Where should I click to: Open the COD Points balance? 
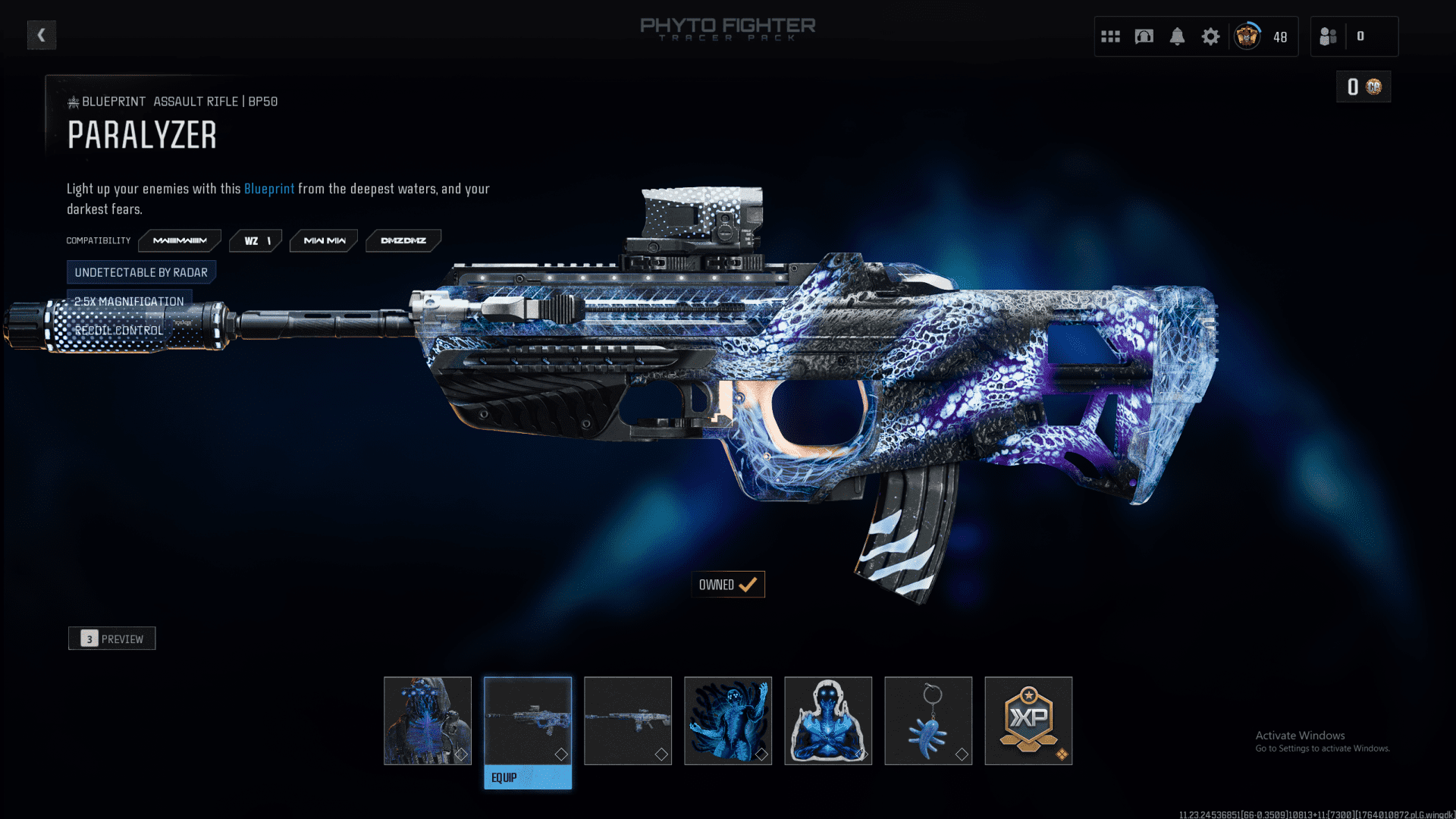pyautogui.click(x=1363, y=87)
